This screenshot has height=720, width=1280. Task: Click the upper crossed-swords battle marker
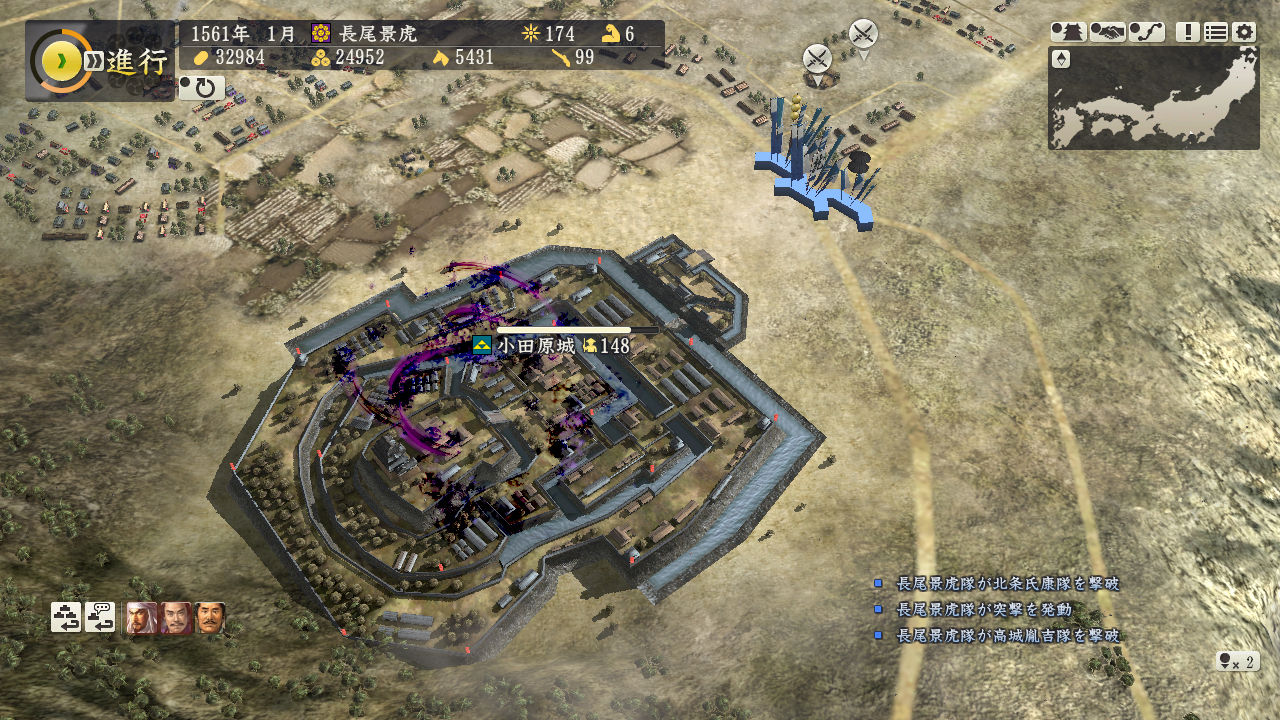coord(863,34)
